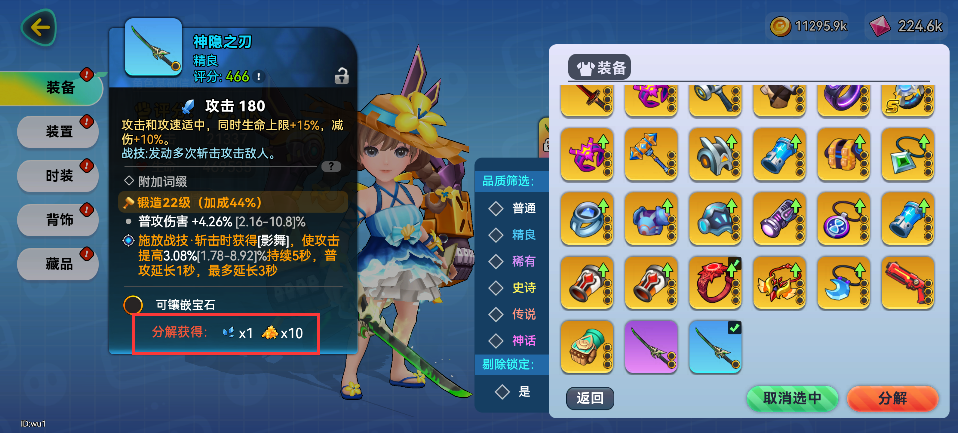Select the 藏品 collection tab
The width and height of the screenshot is (958, 433).
[x=60, y=262]
